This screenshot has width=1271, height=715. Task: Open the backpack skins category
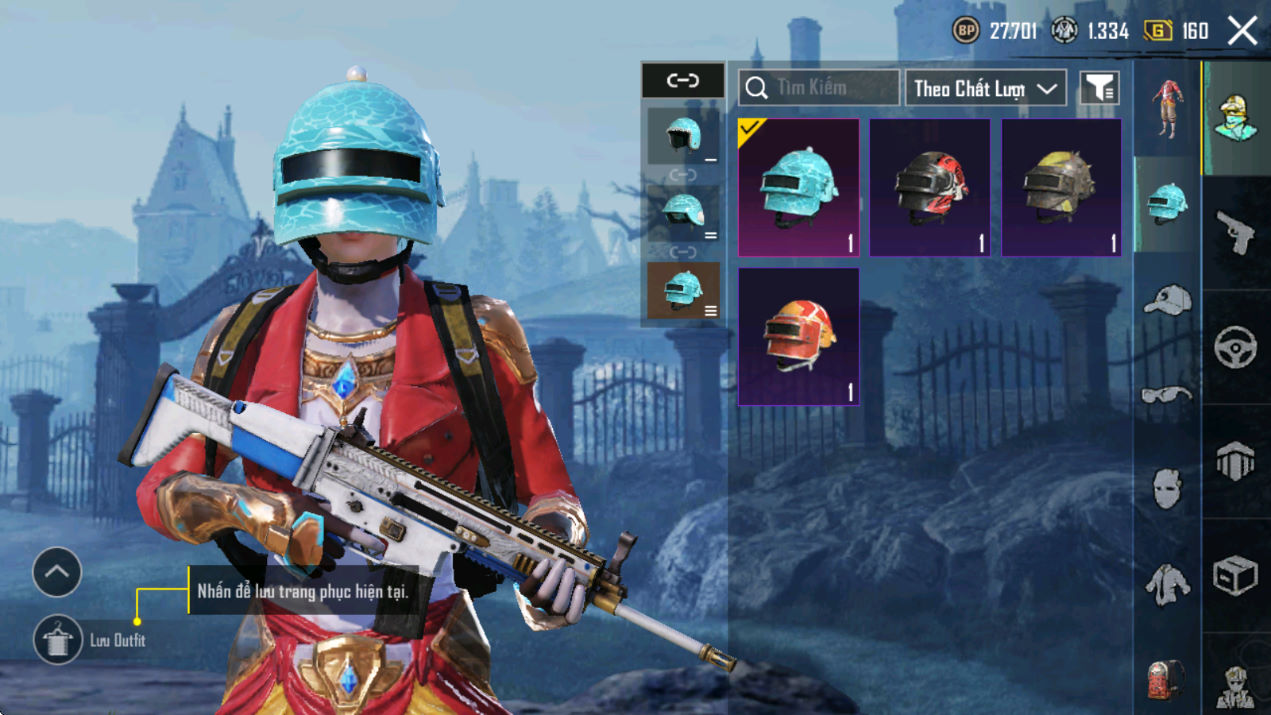(1166, 680)
